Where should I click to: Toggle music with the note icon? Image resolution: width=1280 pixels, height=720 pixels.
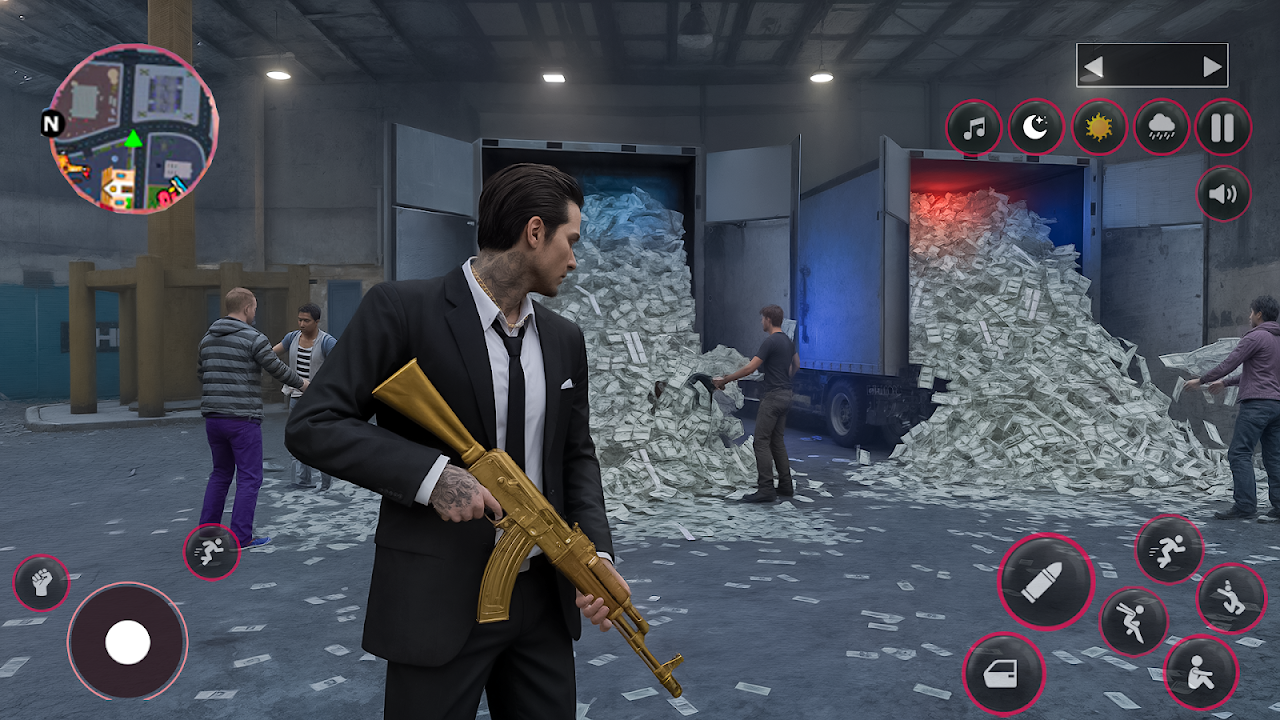pos(974,128)
